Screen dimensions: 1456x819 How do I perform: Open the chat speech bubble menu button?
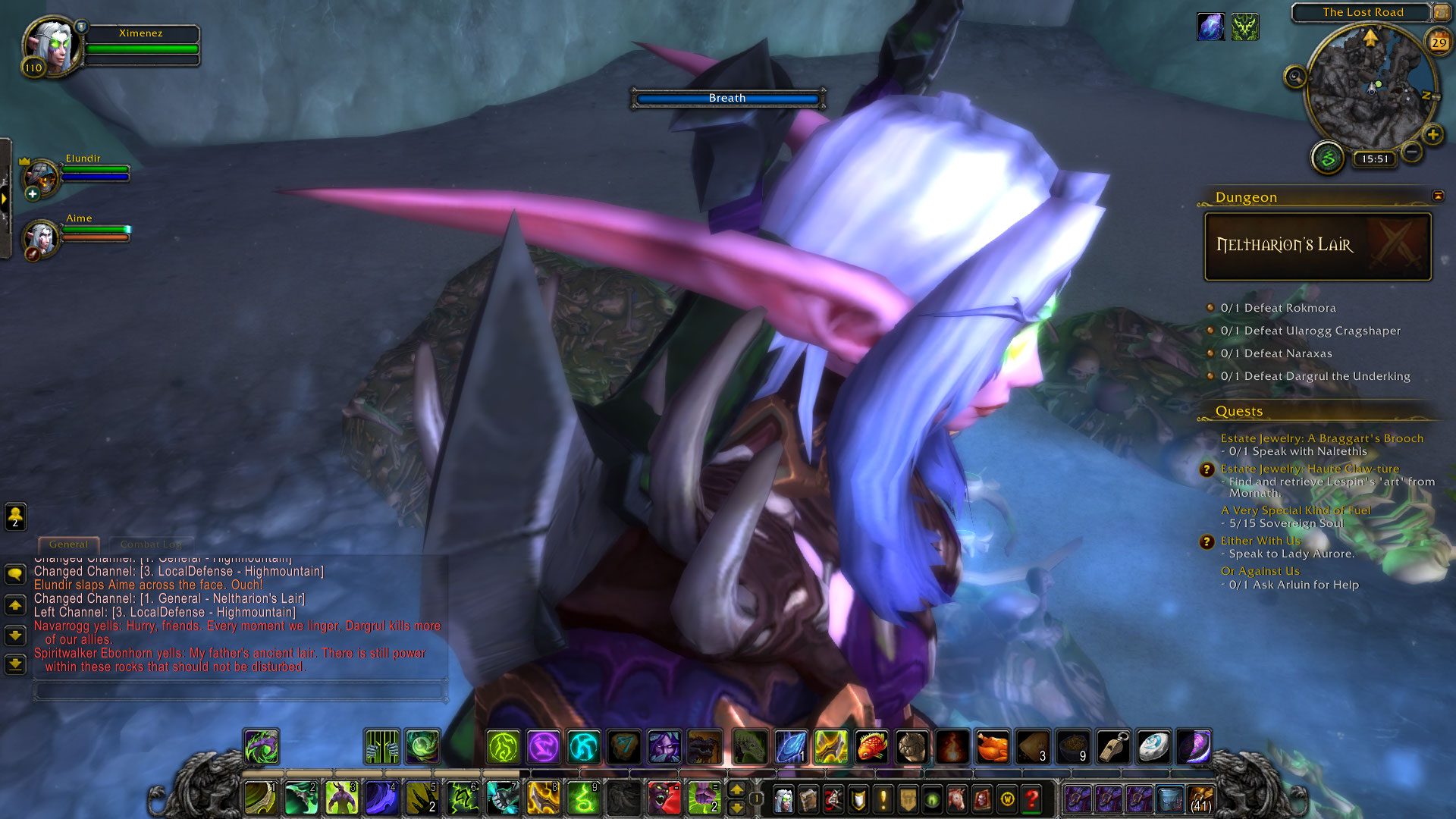[15, 574]
